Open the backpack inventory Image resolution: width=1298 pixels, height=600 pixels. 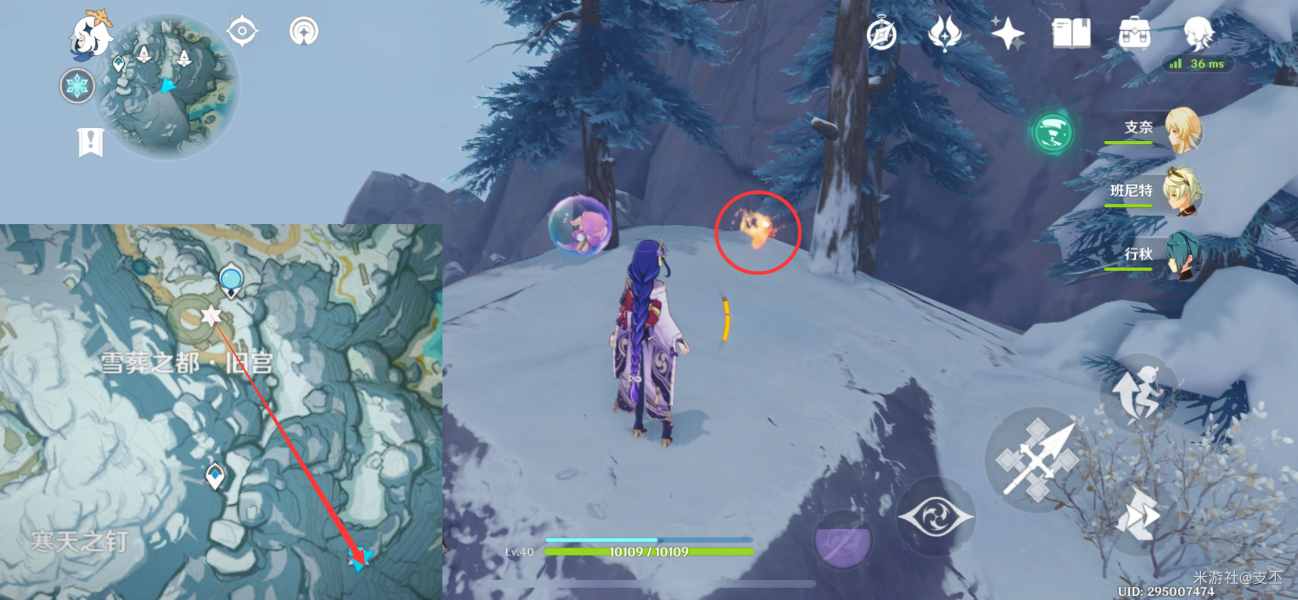tap(1134, 33)
